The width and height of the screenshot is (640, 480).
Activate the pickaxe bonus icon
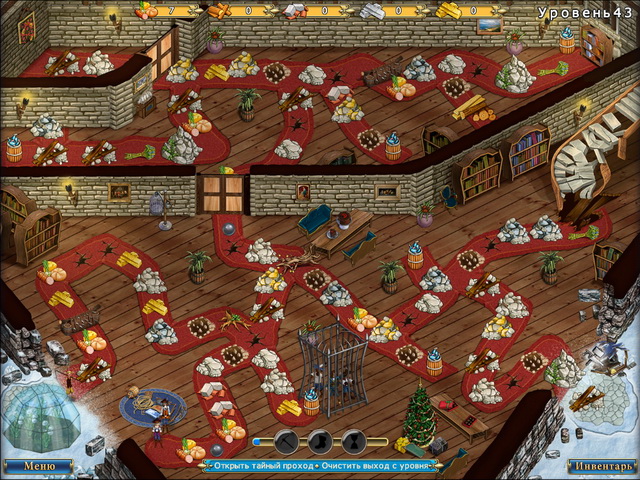click(287, 441)
